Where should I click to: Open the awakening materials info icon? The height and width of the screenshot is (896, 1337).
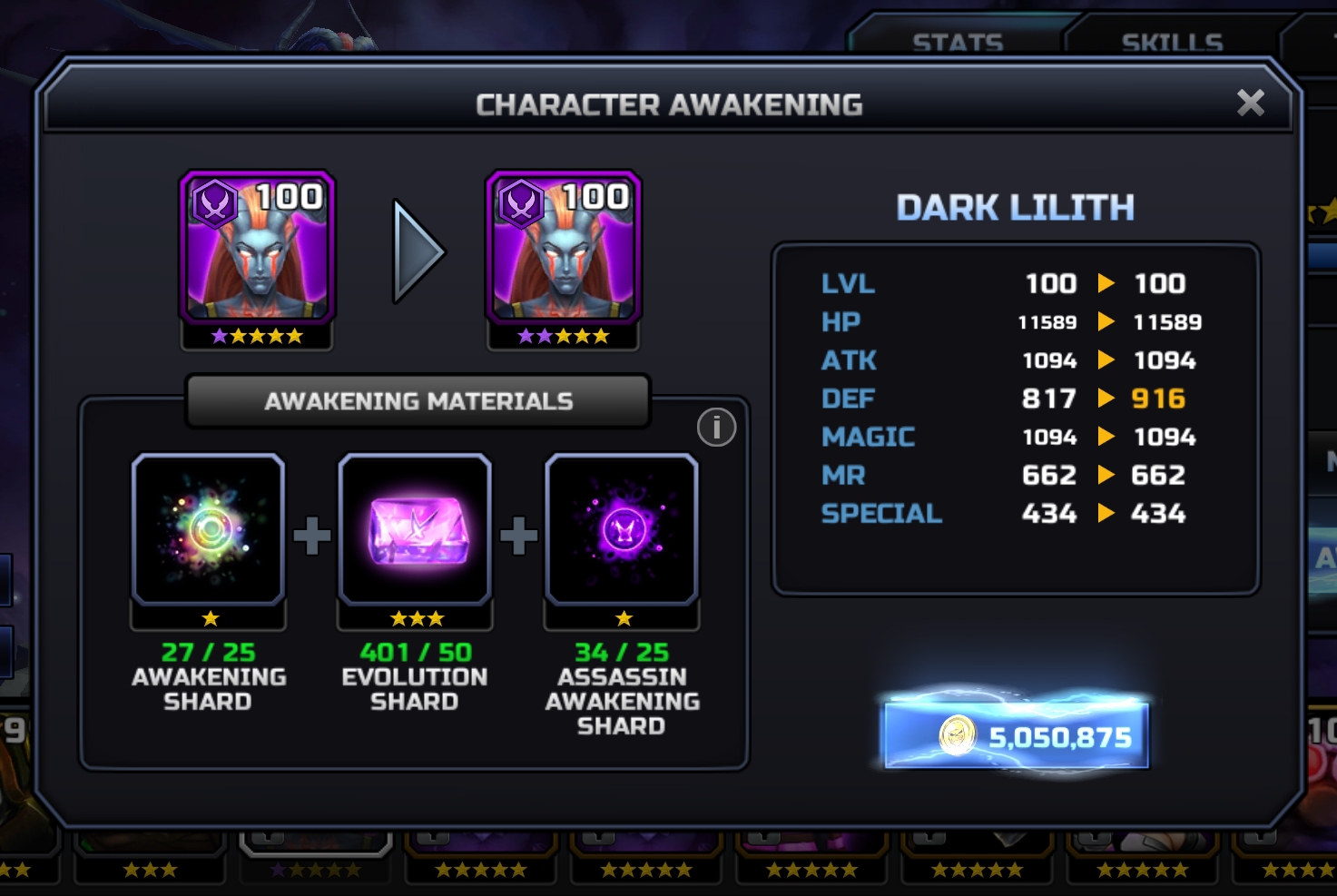pos(716,428)
